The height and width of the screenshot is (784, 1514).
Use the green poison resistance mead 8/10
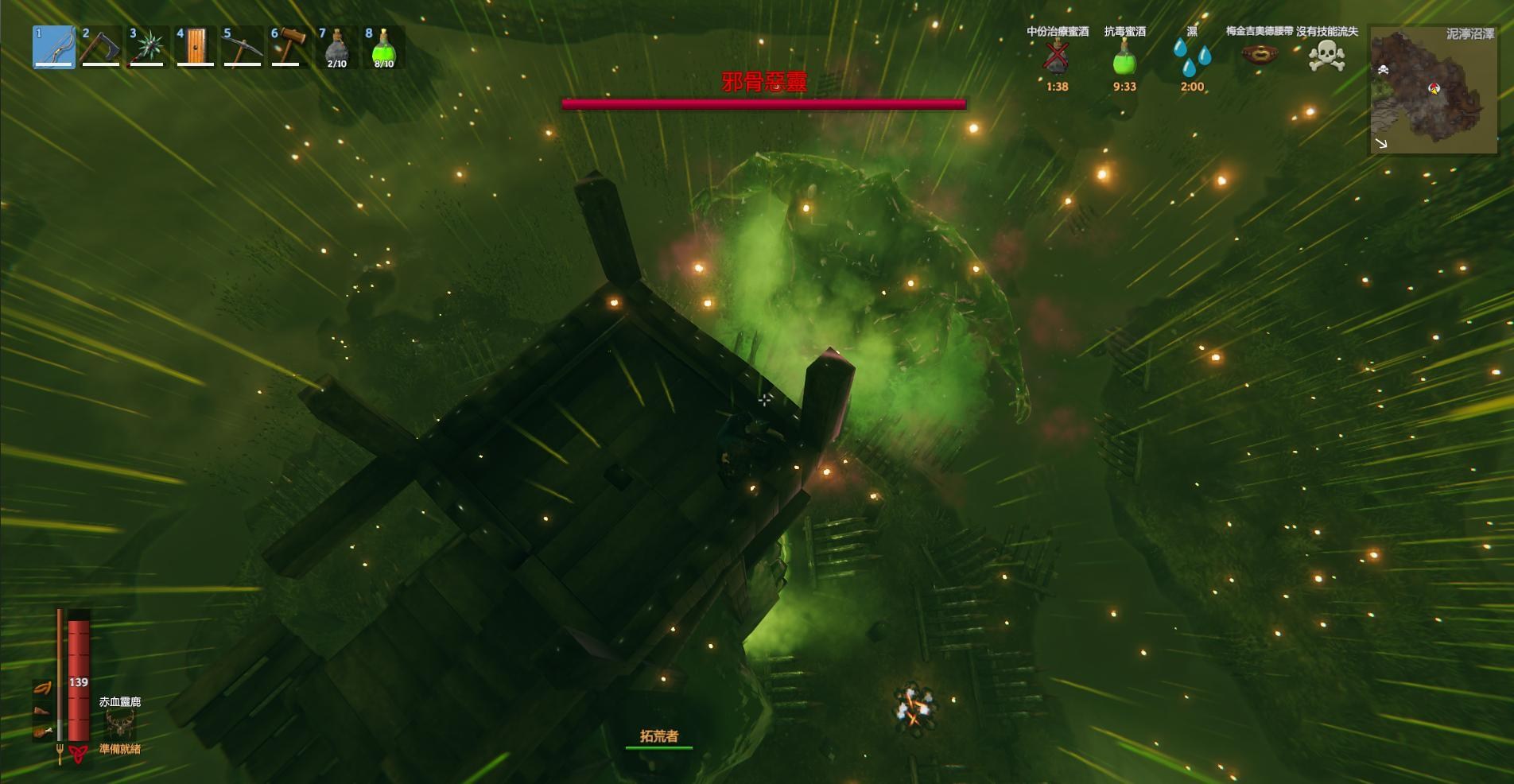[x=383, y=47]
